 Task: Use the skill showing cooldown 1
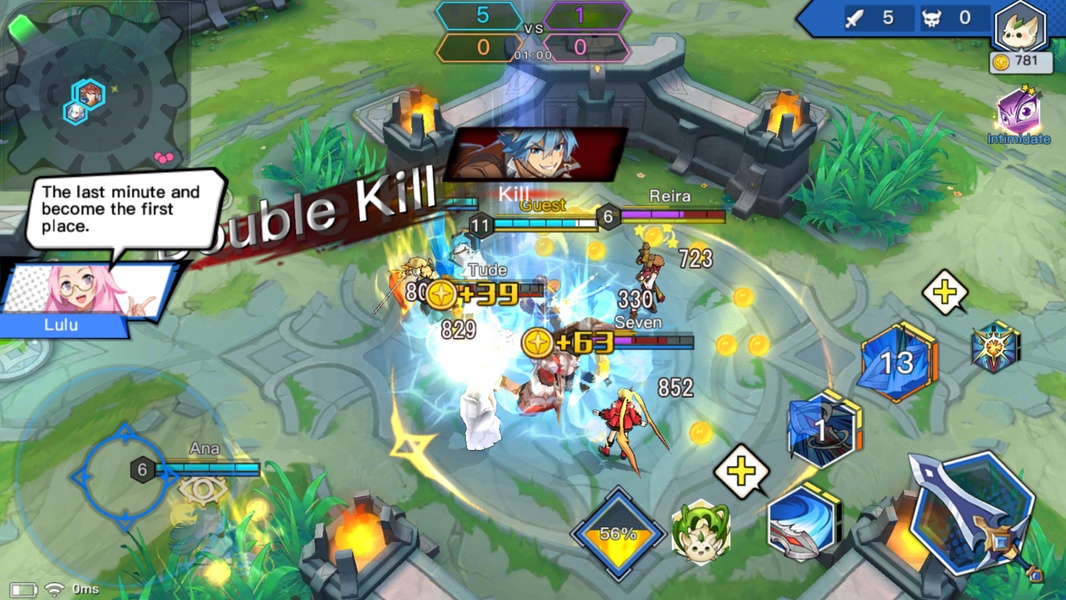pos(823,428)
